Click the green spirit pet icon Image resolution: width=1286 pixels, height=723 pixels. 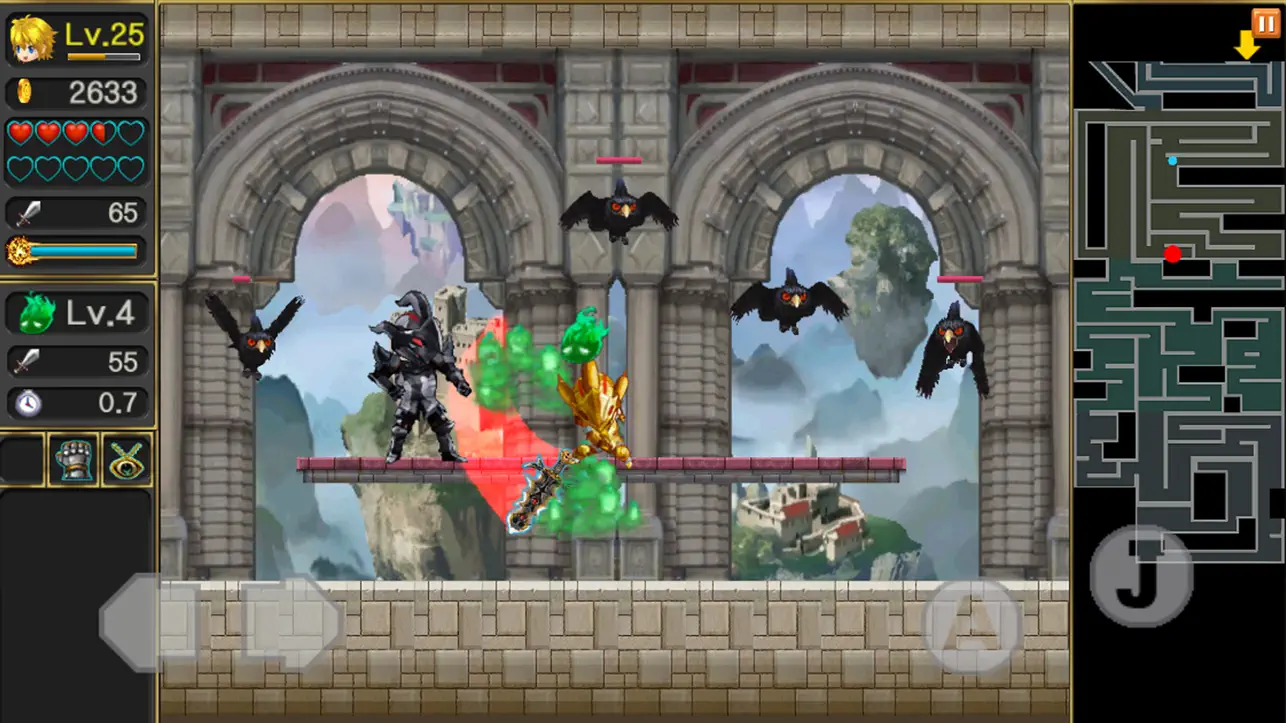pos(37,313)
